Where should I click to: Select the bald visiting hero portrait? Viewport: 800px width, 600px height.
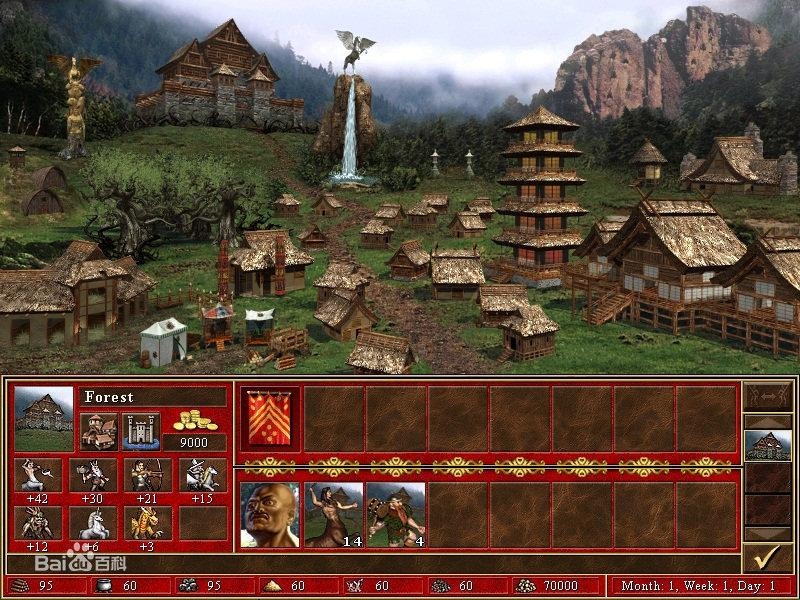(270, 515)
